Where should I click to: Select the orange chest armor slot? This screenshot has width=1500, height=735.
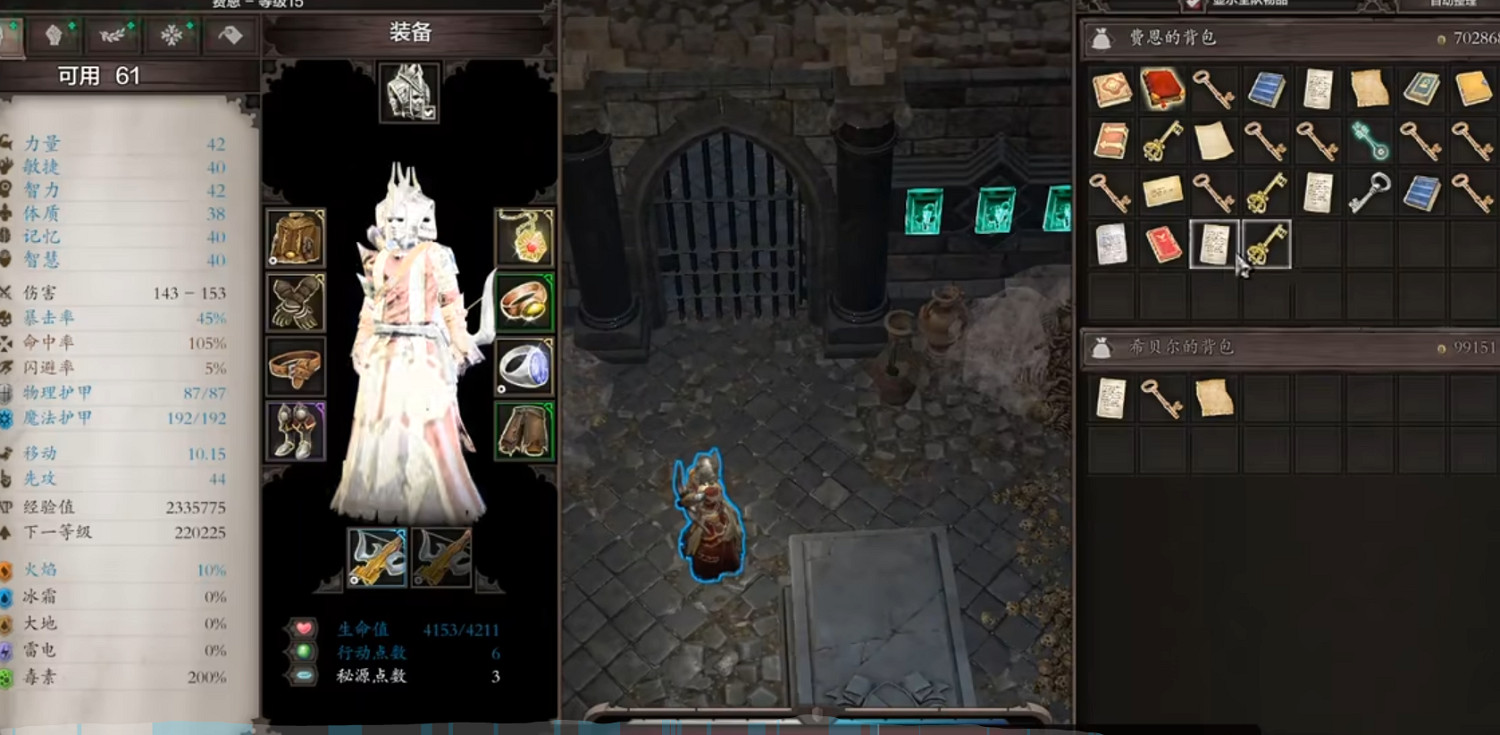pyautogui.click(x=296, y=238)
